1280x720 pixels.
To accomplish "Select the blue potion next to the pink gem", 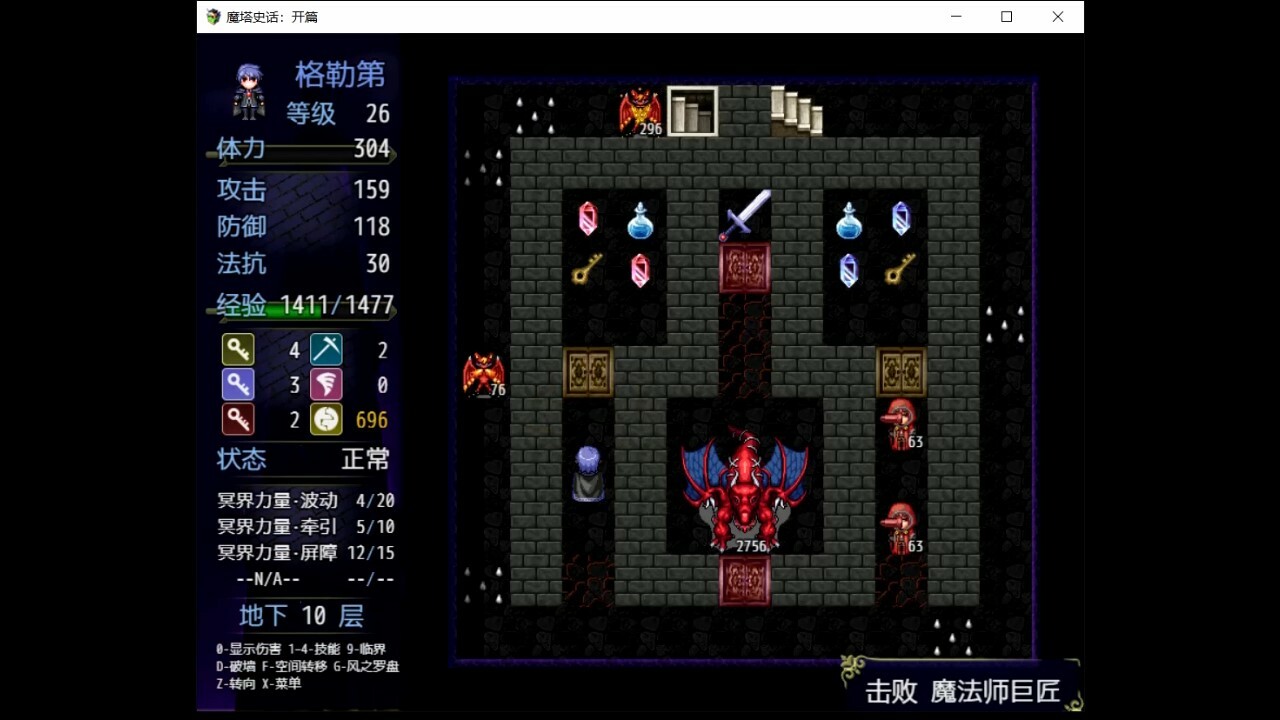I will tap(640, 222).
